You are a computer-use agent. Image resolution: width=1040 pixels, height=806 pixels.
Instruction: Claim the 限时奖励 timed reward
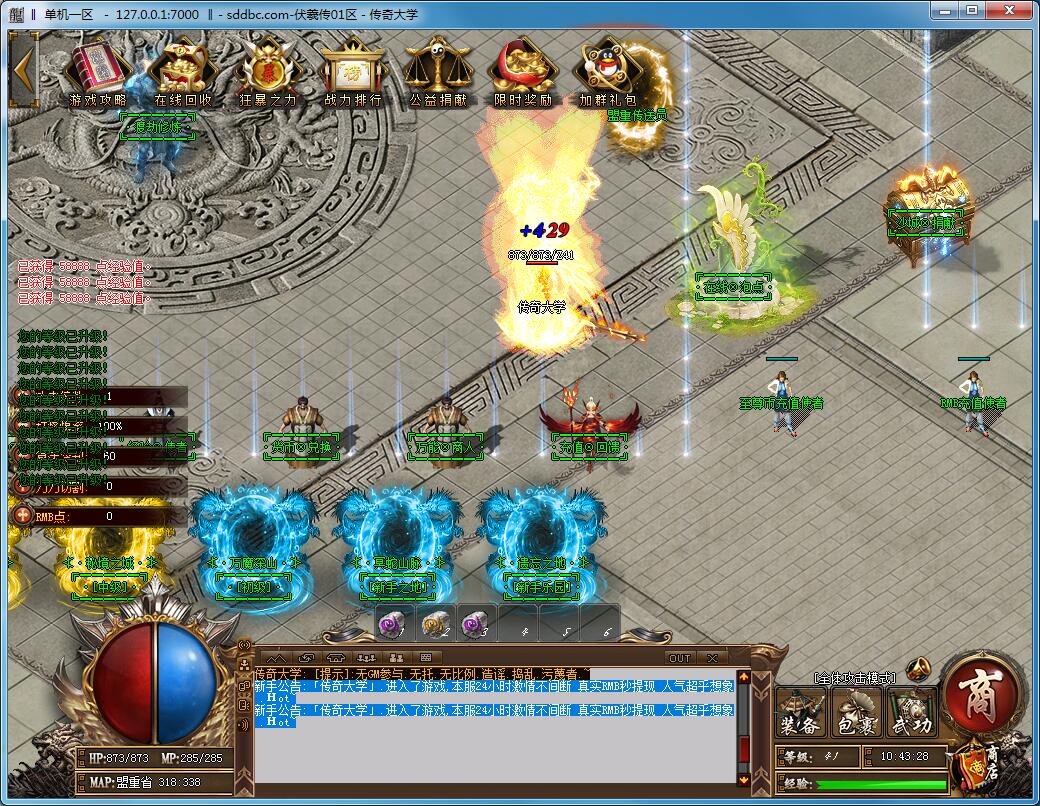coord(523,70)
